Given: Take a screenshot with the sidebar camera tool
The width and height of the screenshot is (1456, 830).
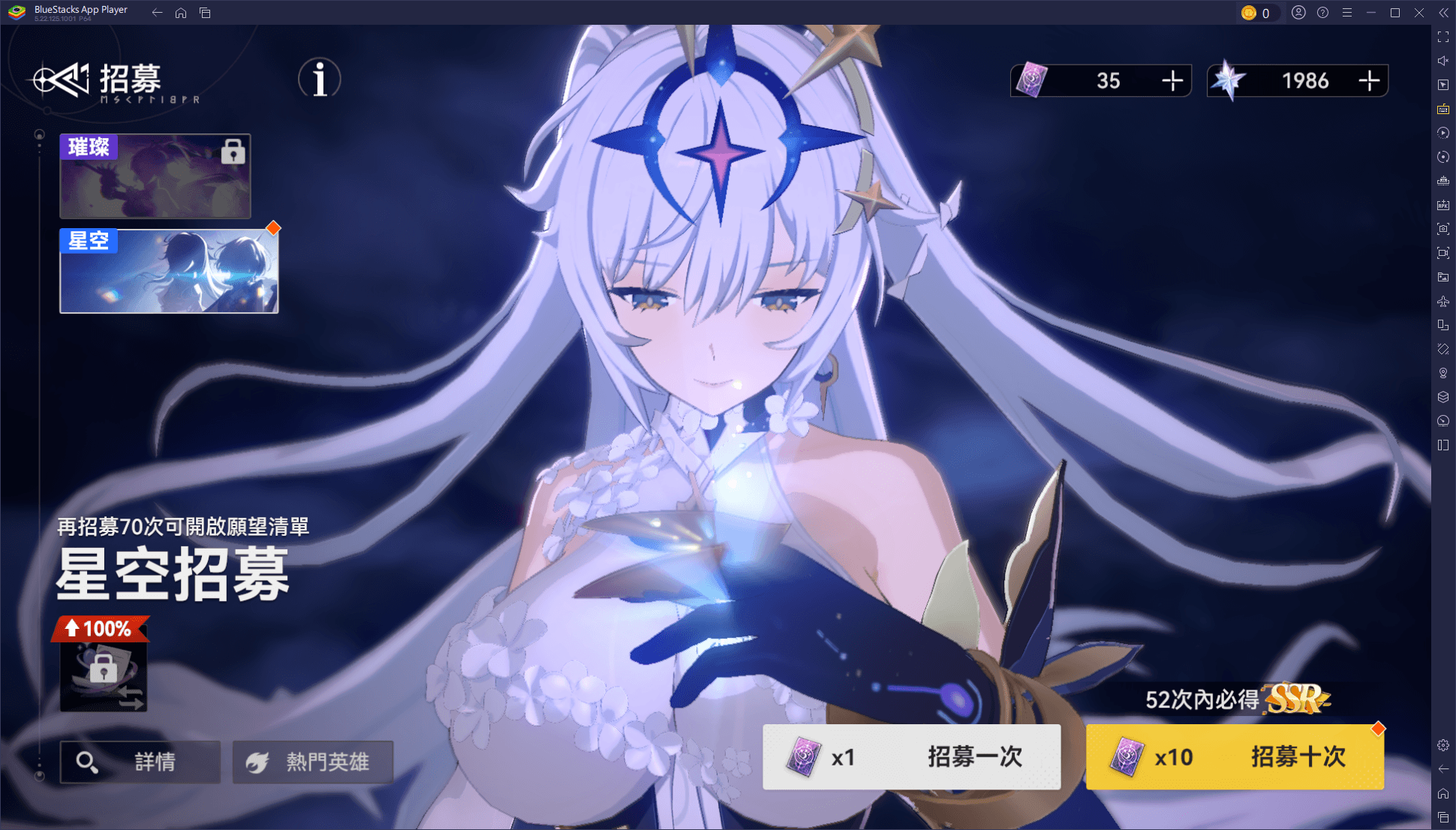Looking at the screenshot, I should tap(1442, 229).
